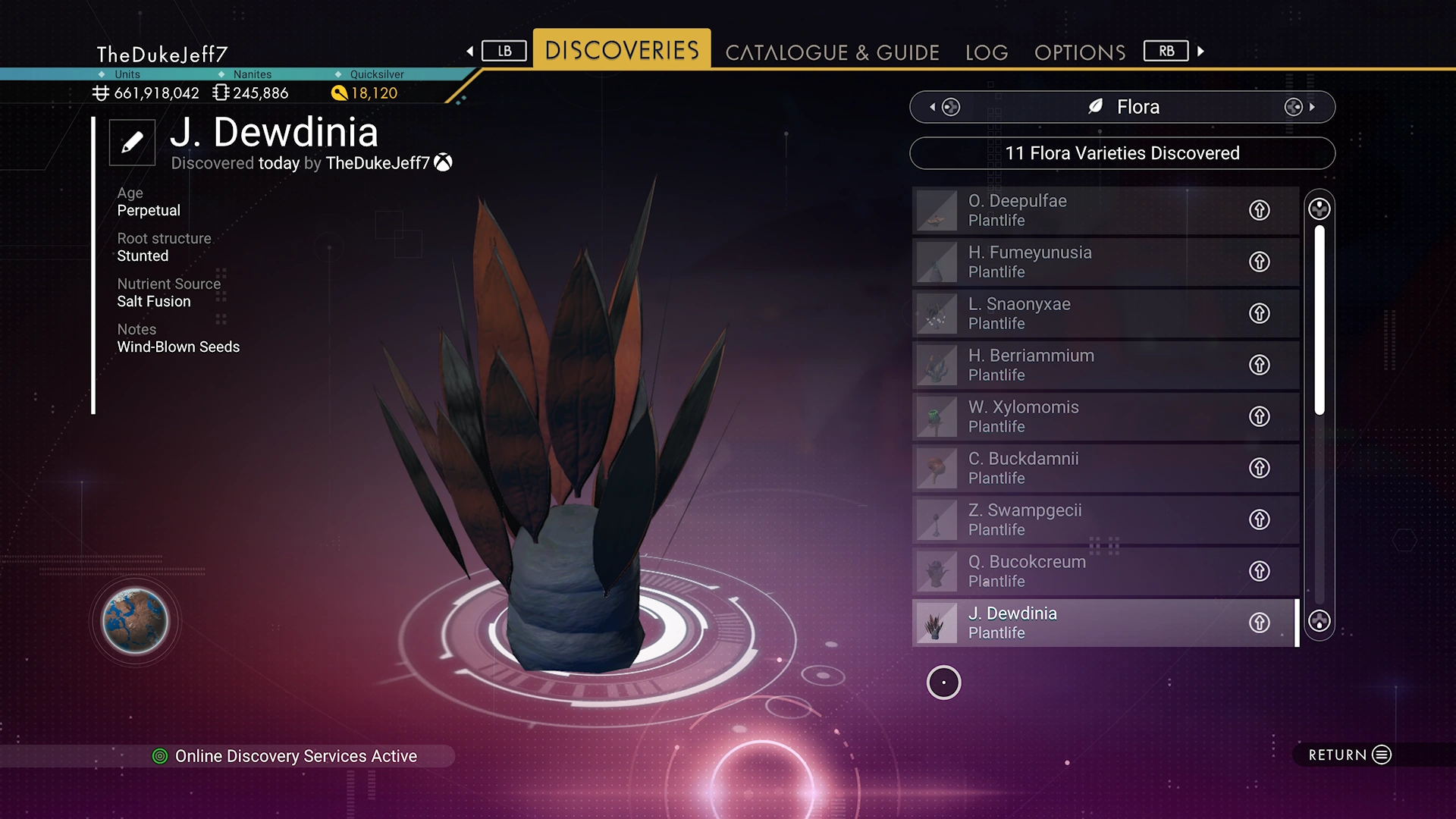This screenshot has height=819, width=1456.
Task: Select the Discoveries tab
Action: coord(622,50)
